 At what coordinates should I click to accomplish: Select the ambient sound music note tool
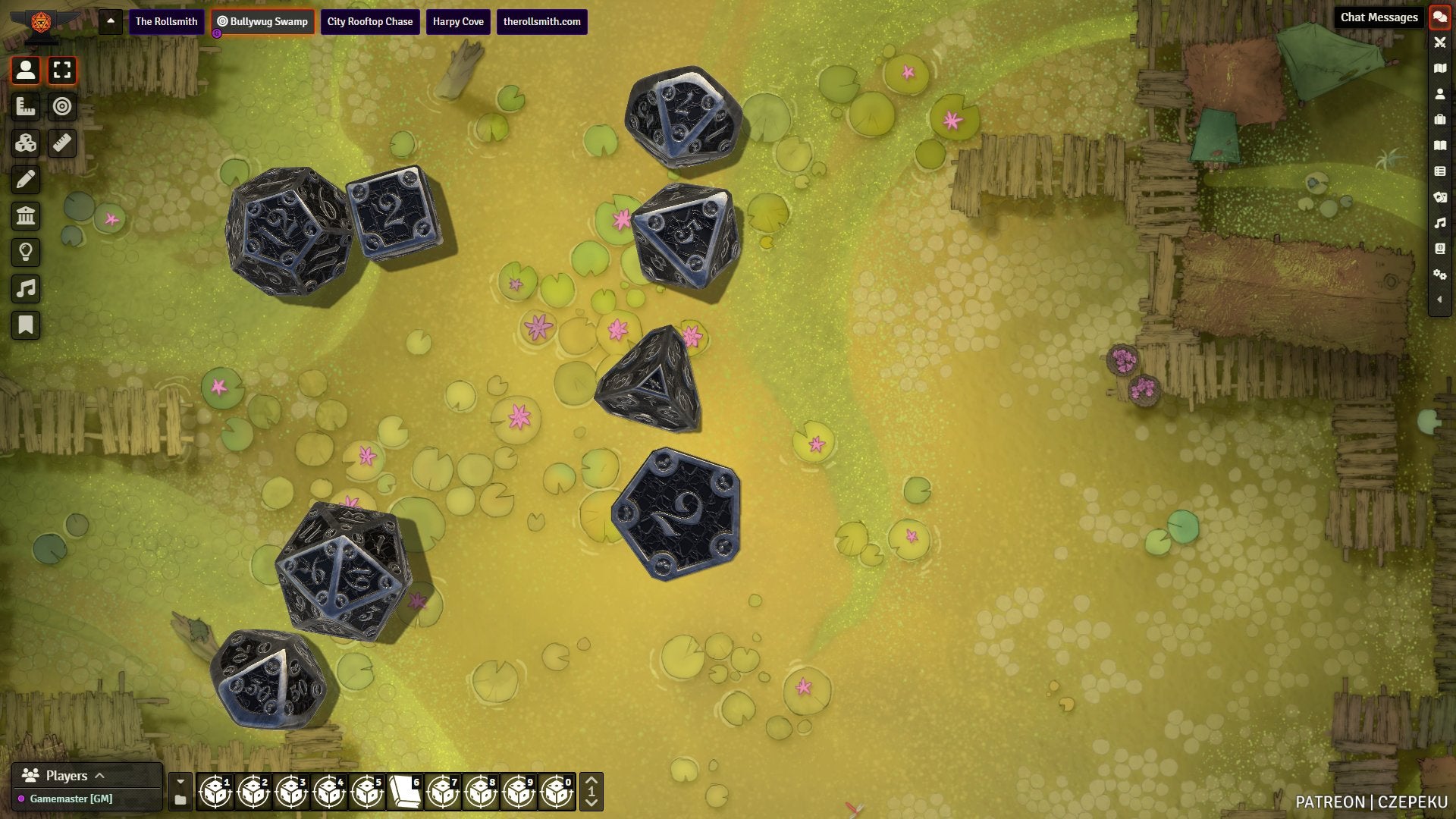[26, 289]
